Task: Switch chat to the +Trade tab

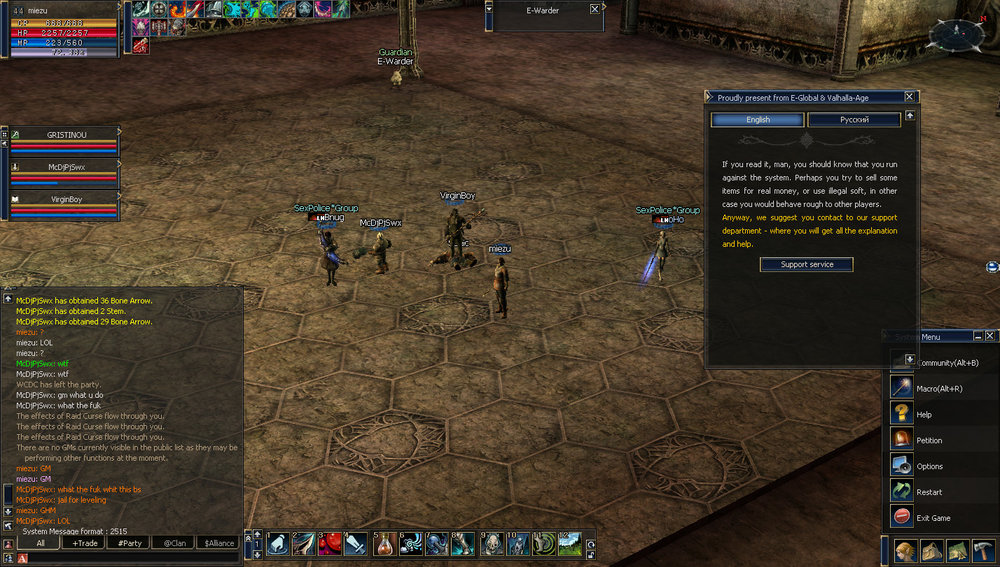Action: click(x=87, y=543)
